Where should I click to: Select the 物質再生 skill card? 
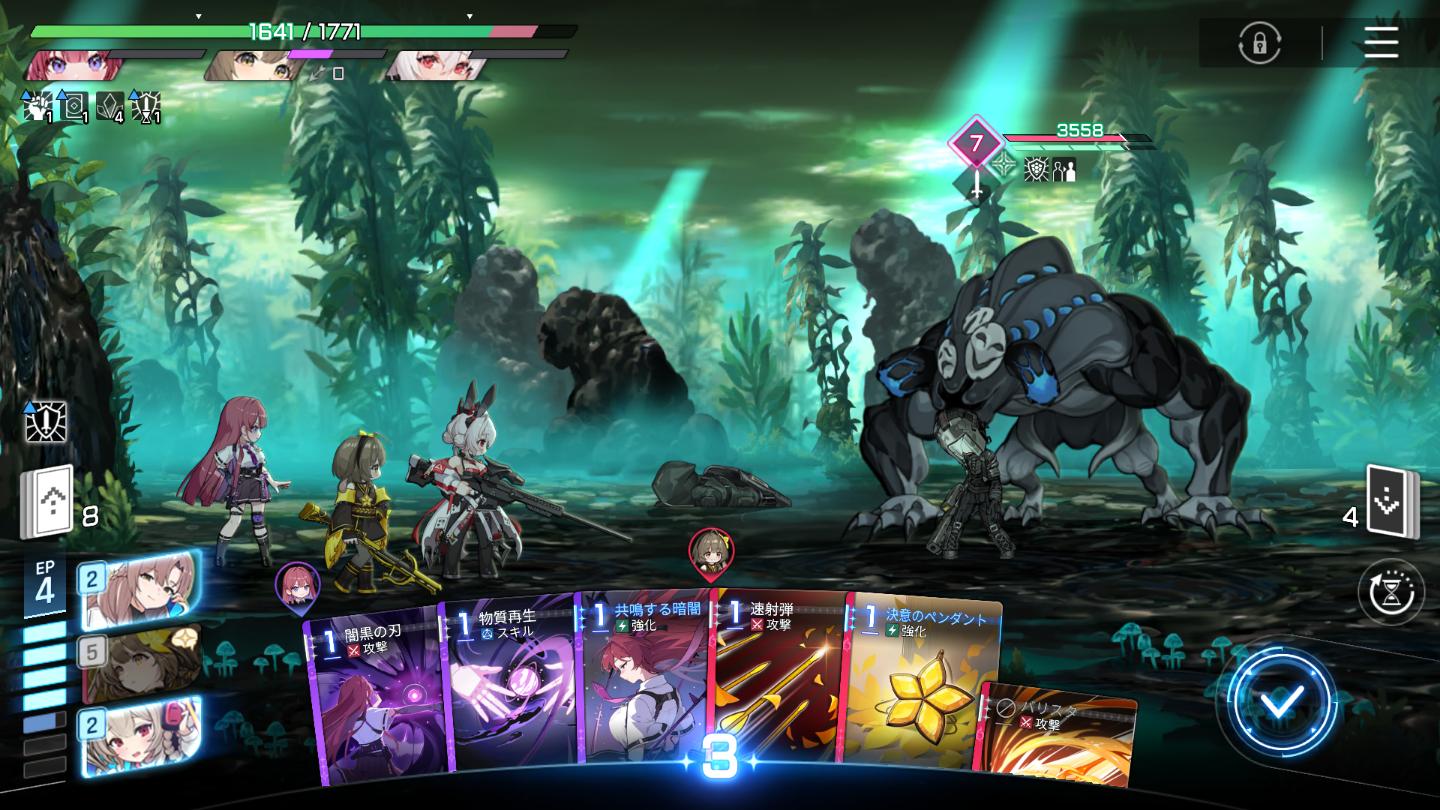pos(510,690)
